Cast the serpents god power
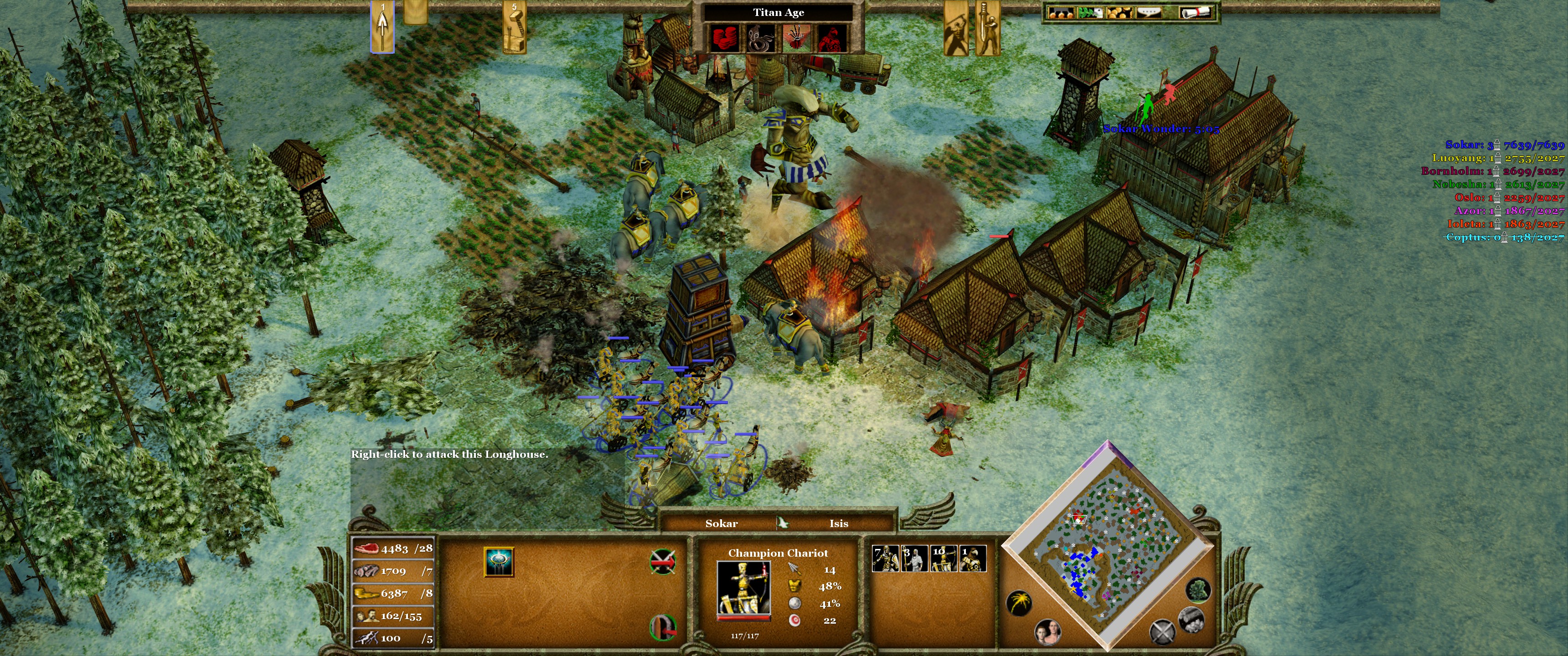This screenshot has height=656, width=1568. coord(760,38)
